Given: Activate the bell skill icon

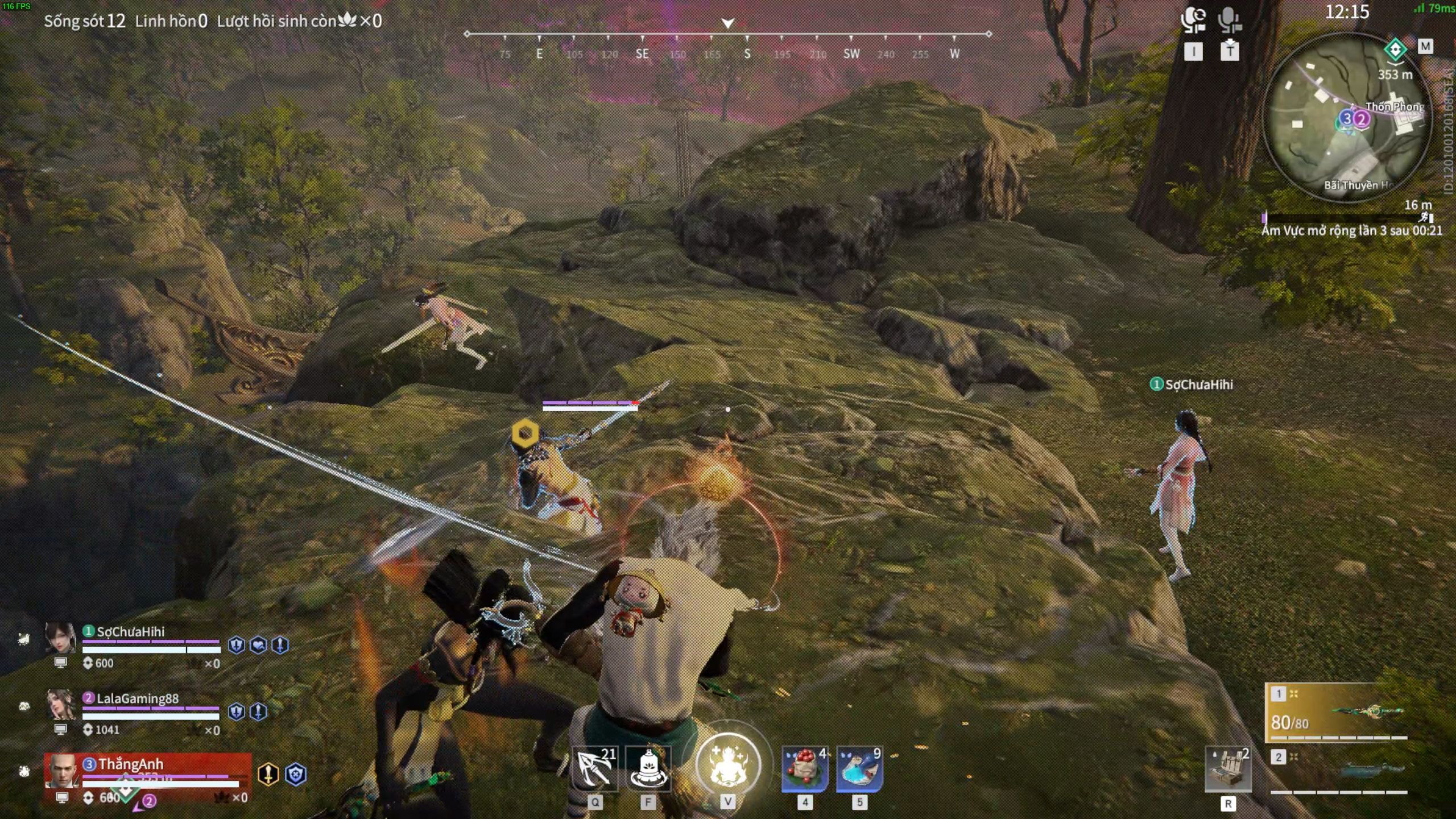Looking at the screenshot, I should click(648, 769).
